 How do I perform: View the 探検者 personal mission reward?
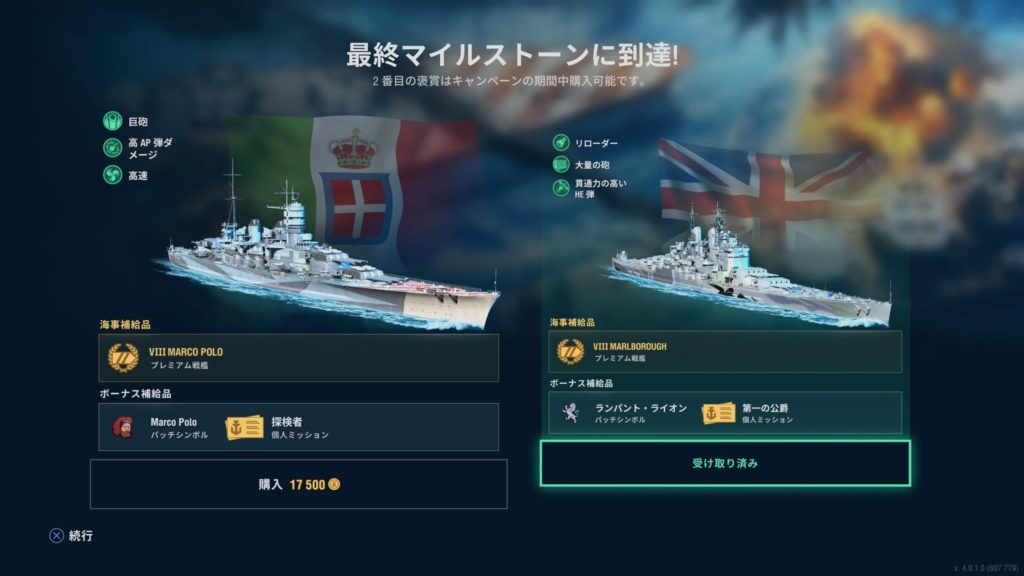[245, 427]
